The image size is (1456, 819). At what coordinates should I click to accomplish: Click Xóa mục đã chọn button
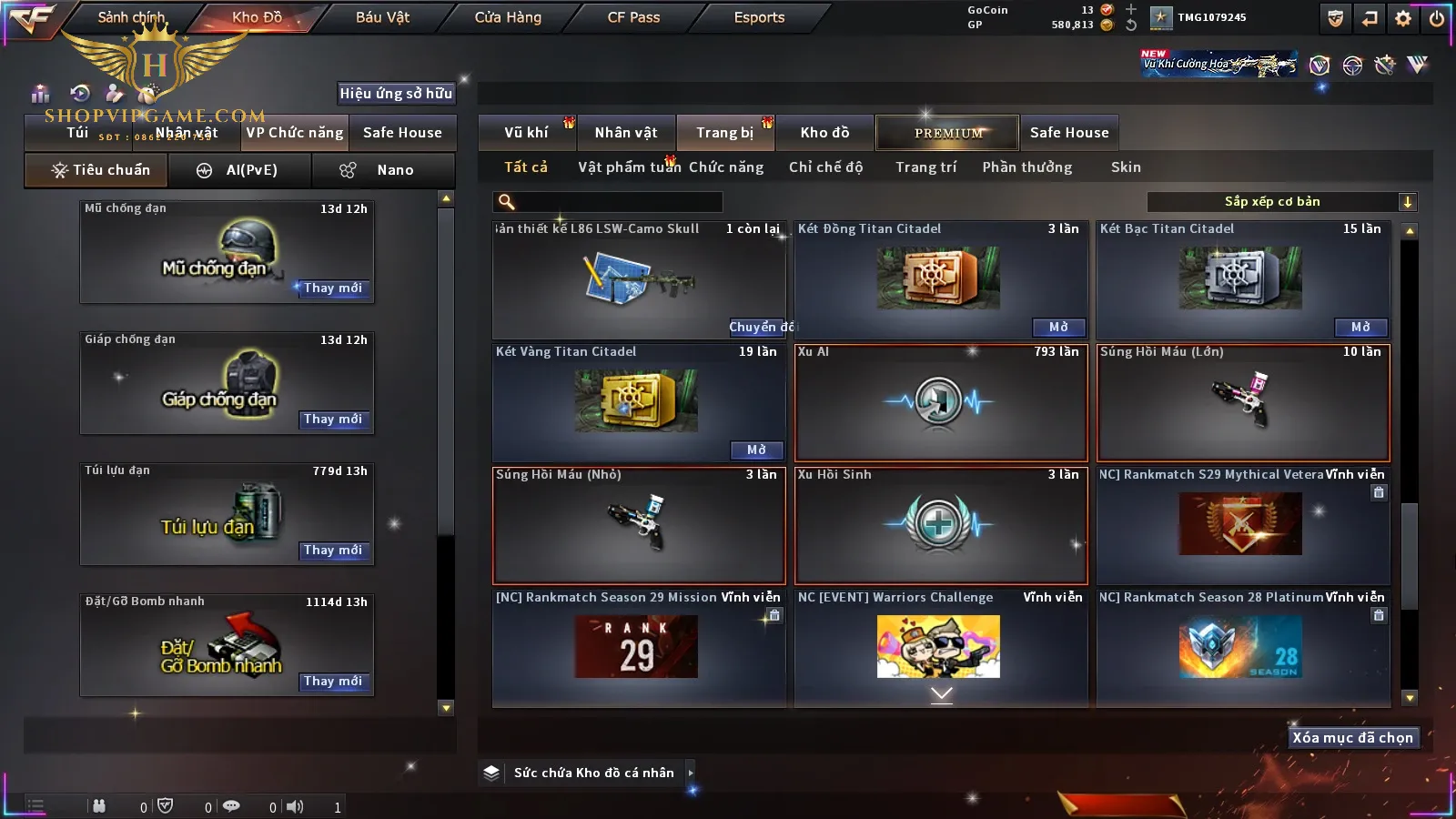[x=1352, y=738]
